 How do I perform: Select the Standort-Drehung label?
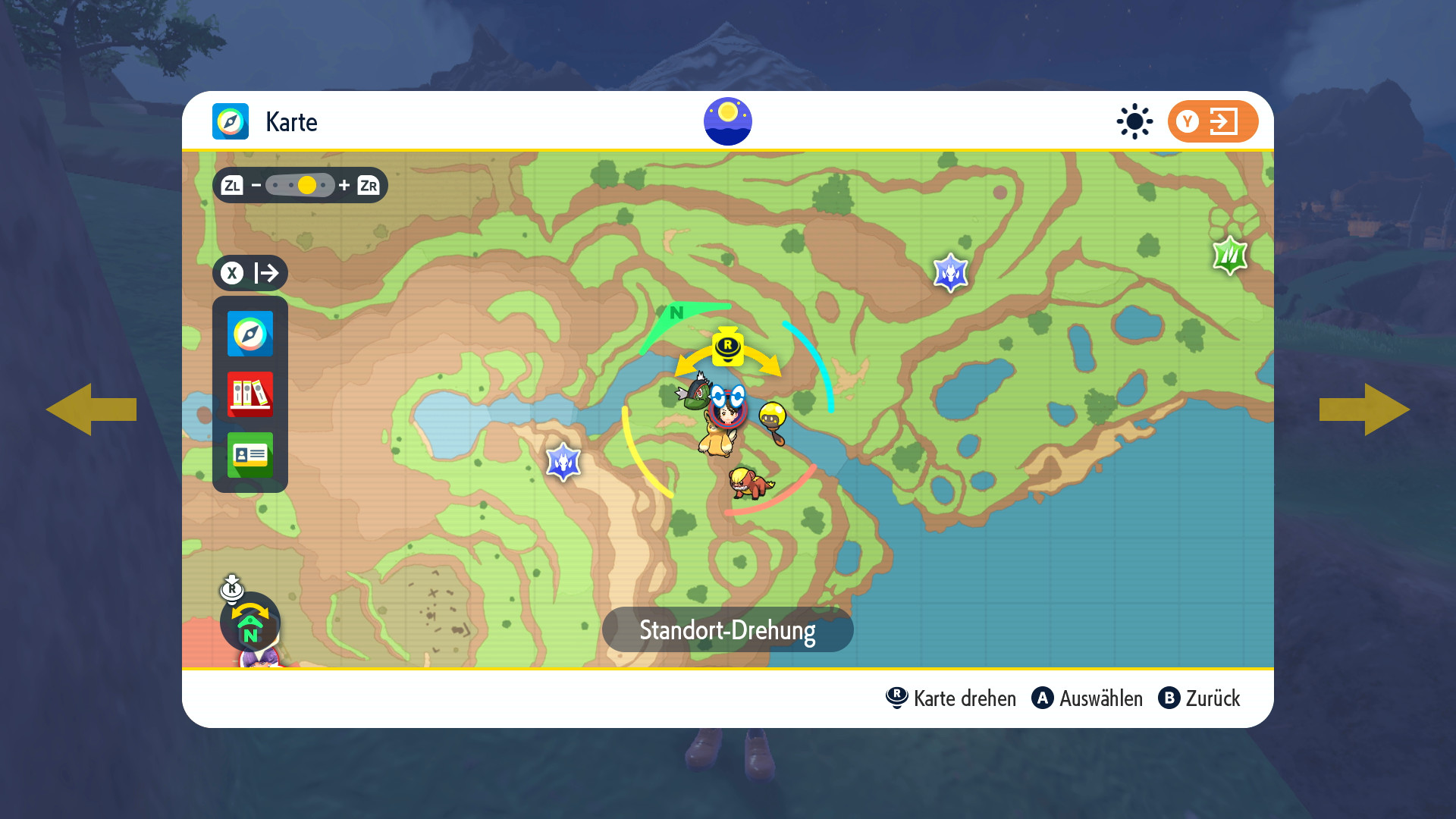click(727, 630)
